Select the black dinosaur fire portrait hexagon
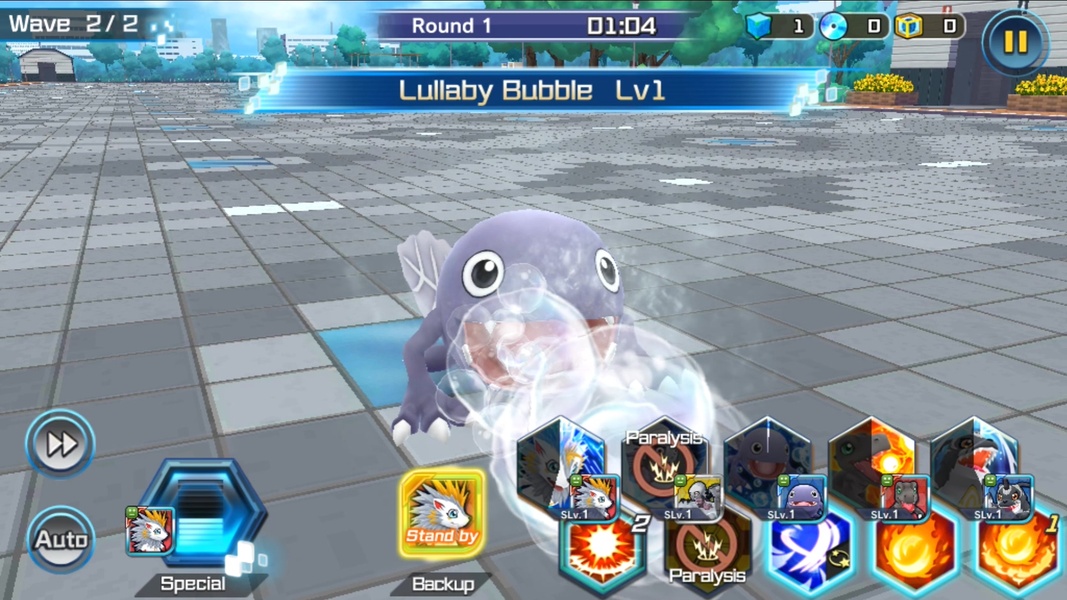Screen dimensions: 1067x600 872,465
